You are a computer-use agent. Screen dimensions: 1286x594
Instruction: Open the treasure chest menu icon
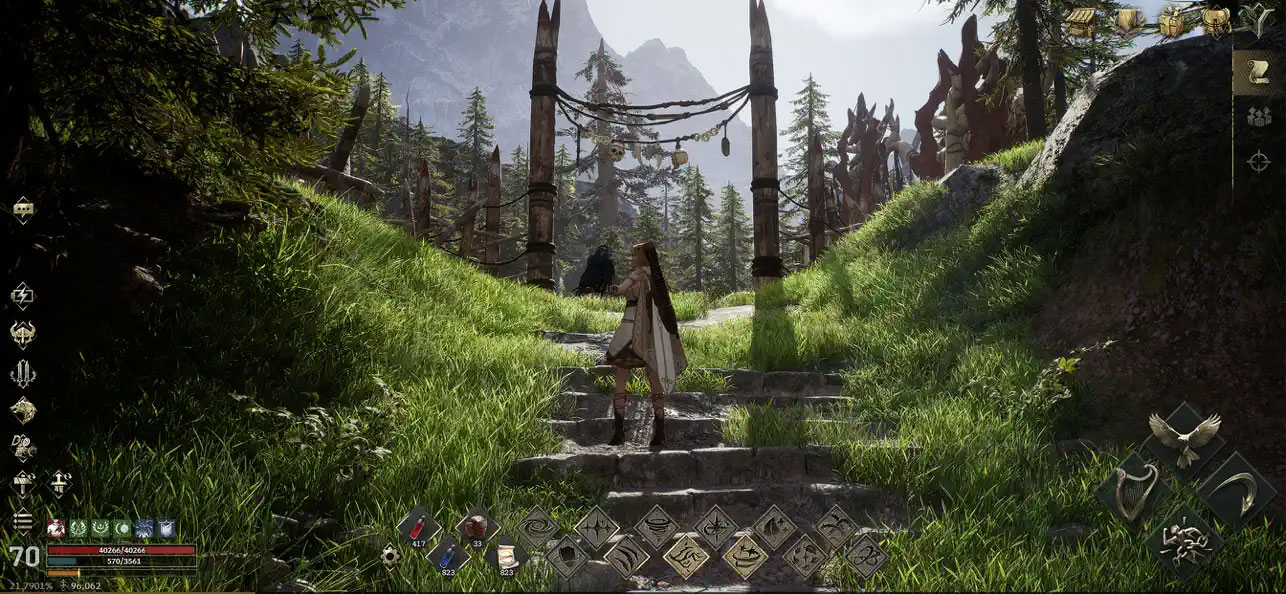(x=1081, y=21)
